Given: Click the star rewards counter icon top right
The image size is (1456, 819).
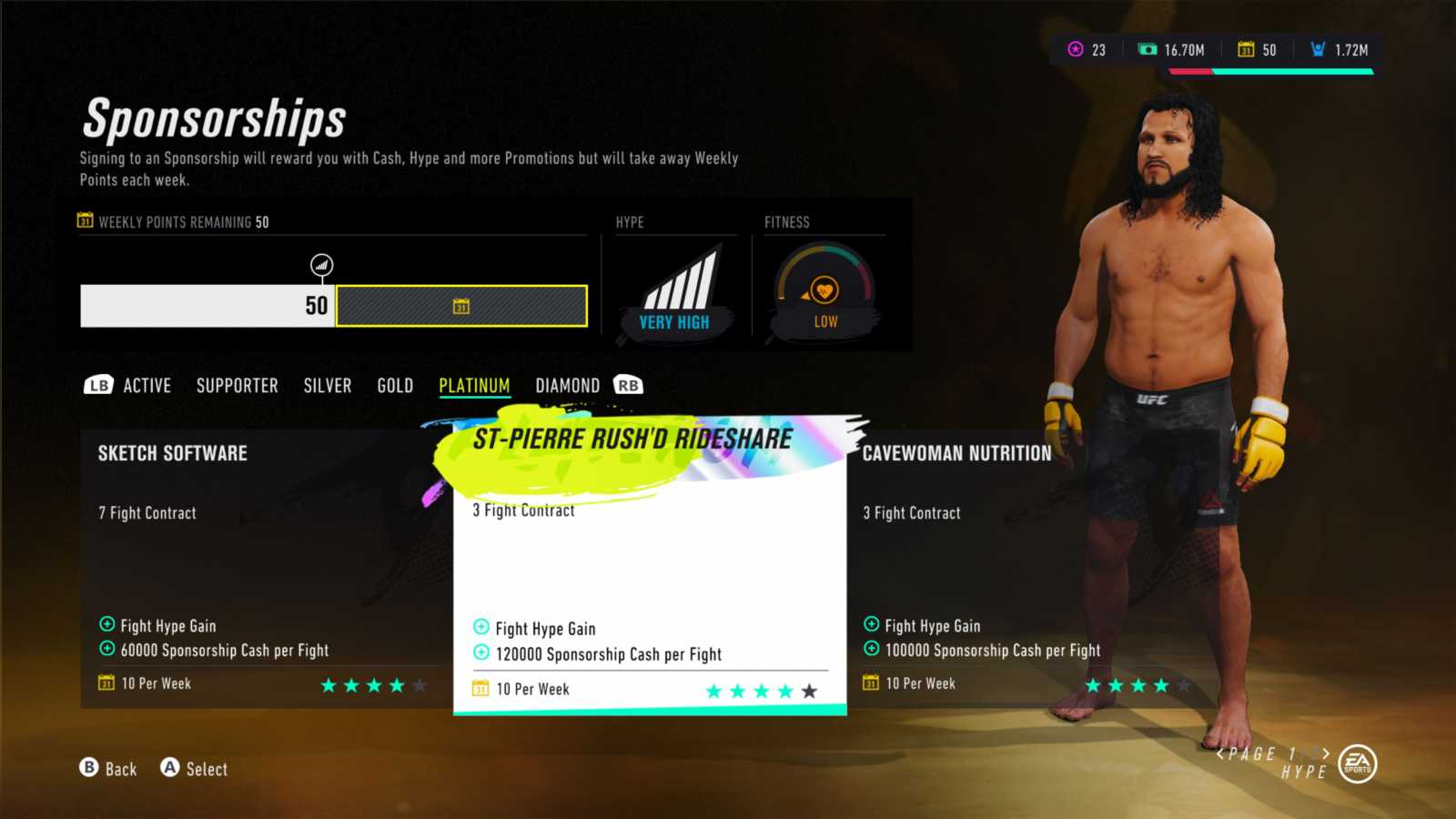Looking at the screenshot, I should click(x=1077, y=49).
